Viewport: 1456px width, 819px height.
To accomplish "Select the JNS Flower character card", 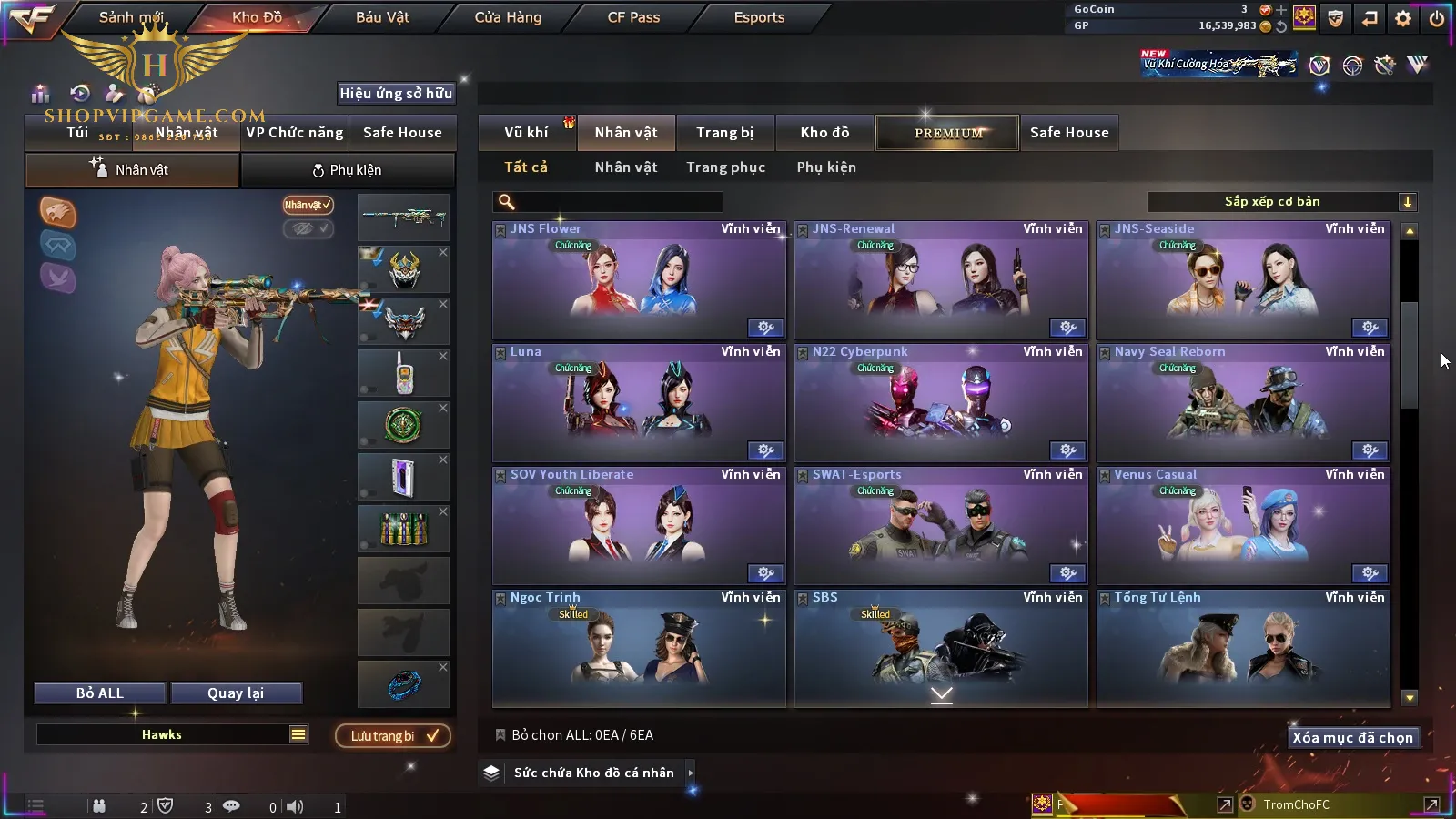I will (639, 280).
